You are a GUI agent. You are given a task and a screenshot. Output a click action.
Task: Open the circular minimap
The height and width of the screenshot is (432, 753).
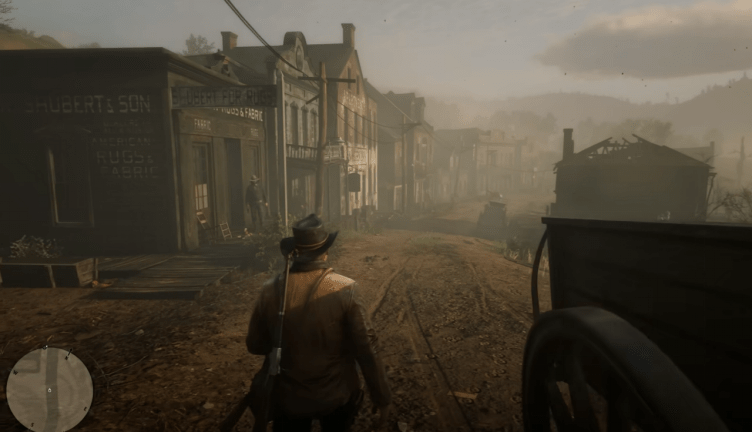pyautogui.click(x=49, y=389)
